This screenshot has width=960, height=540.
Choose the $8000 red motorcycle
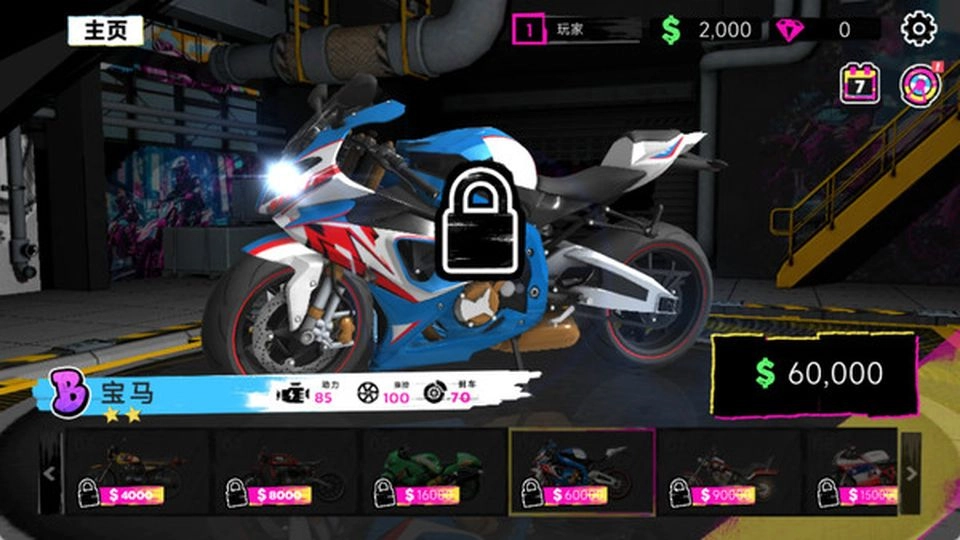click(x=284, y=473)
